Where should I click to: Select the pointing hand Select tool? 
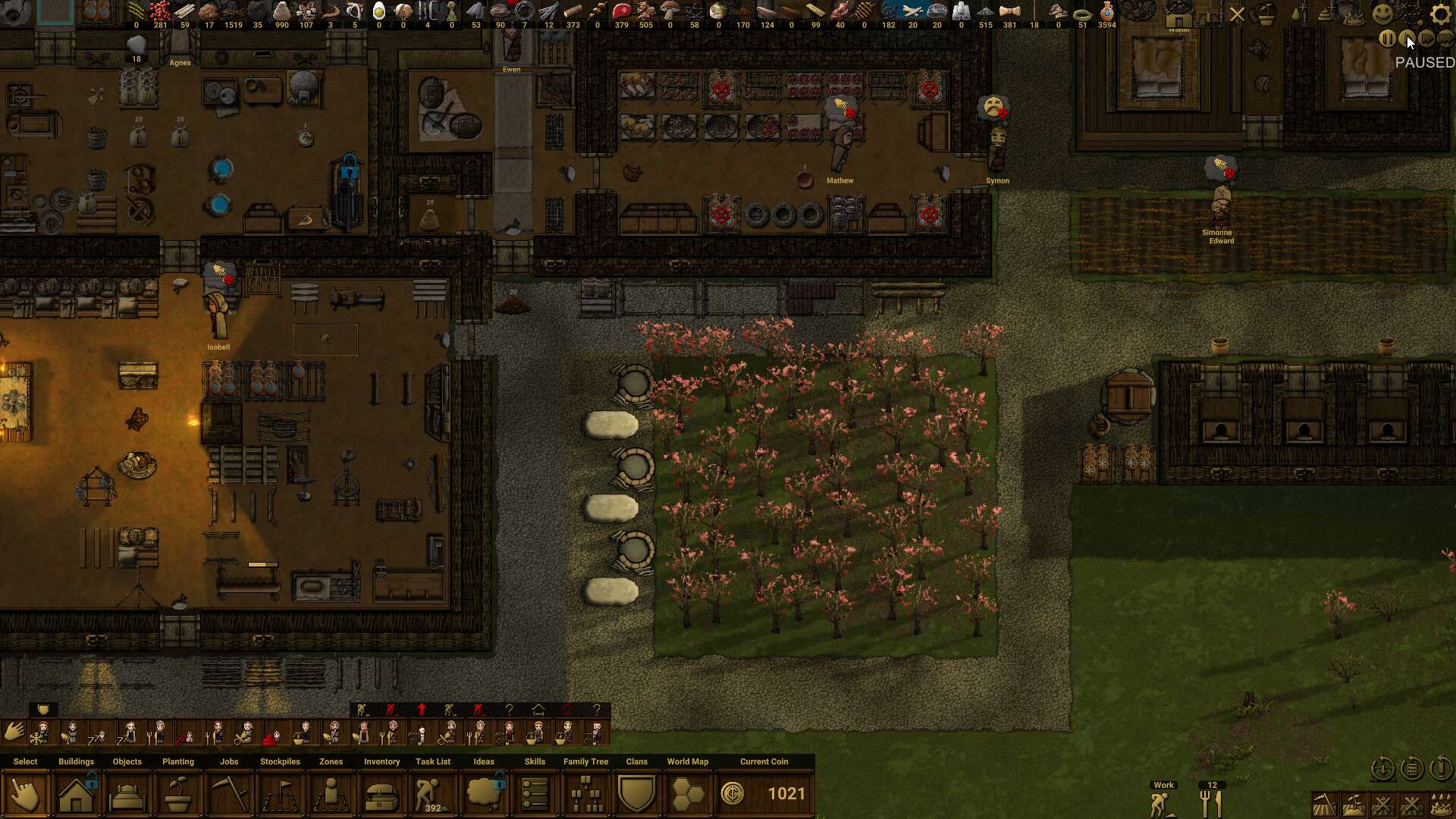[x=25, y=794]
